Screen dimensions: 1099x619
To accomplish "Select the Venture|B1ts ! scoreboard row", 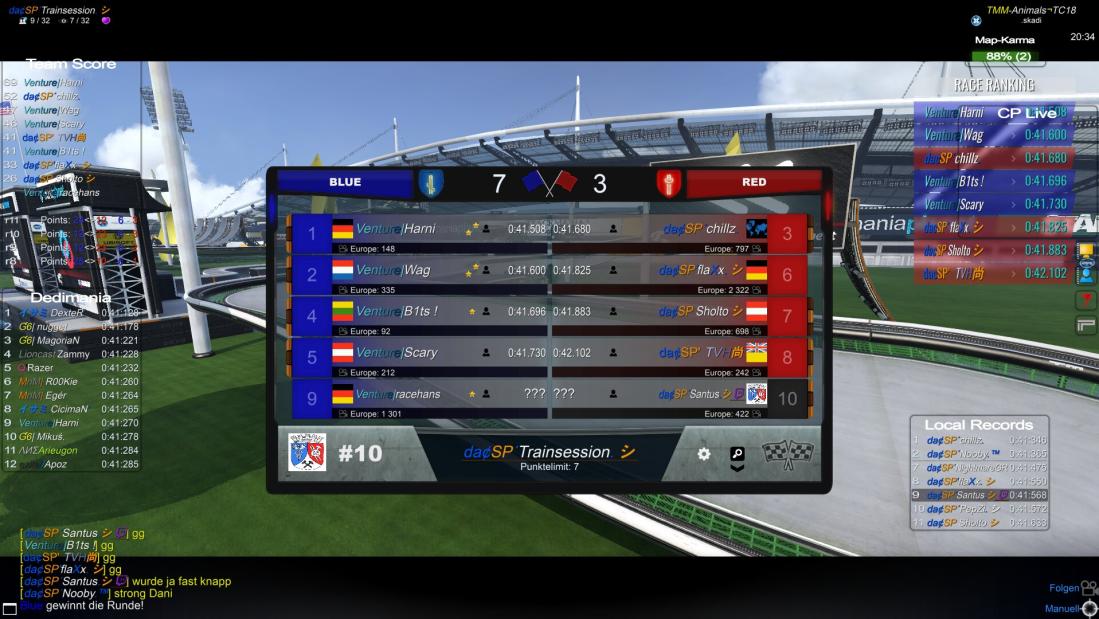I will [419, 317].
